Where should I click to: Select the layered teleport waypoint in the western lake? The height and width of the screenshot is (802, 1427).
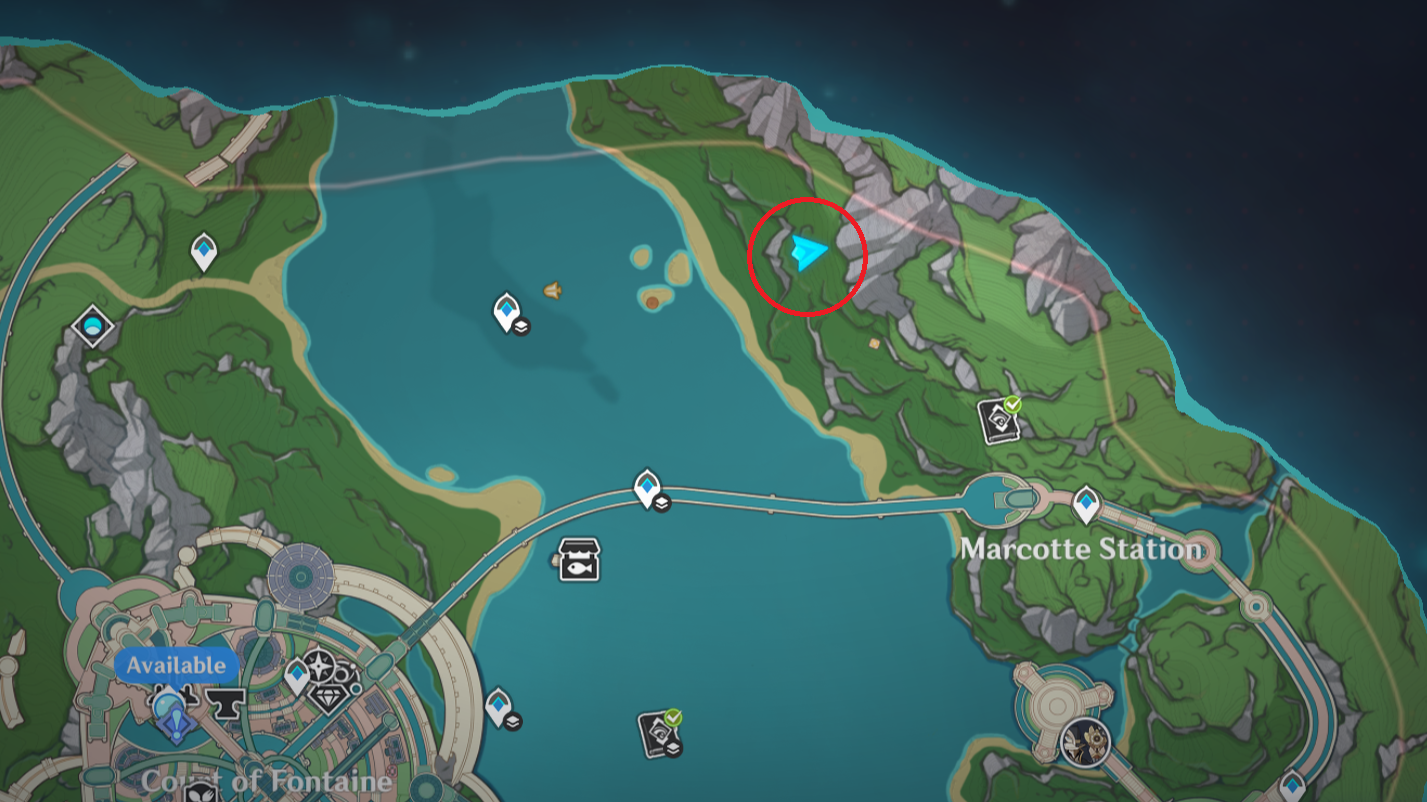(x=505, y=311)
